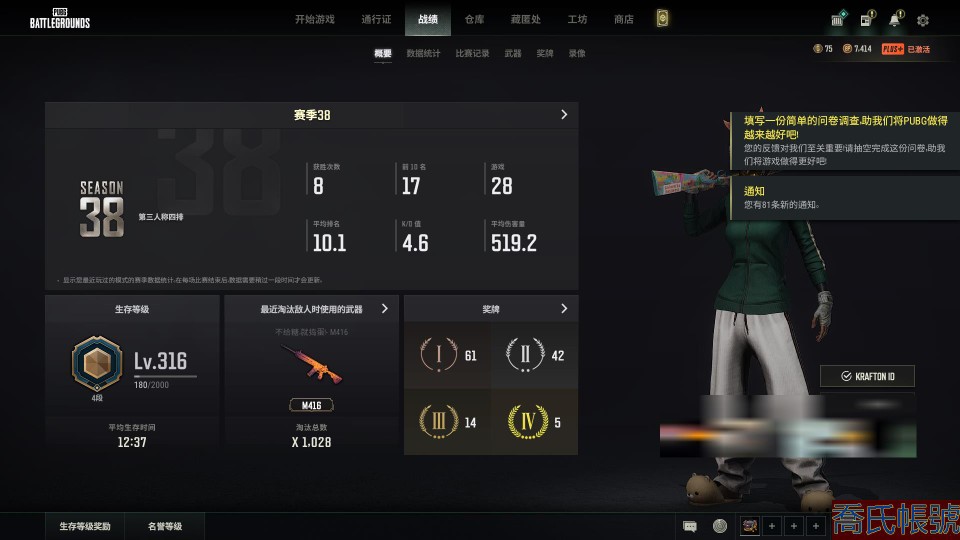960x540 pixels.
Task: Open the chat bubble icon
Action: pyautogui.click(x=690, y=526)
